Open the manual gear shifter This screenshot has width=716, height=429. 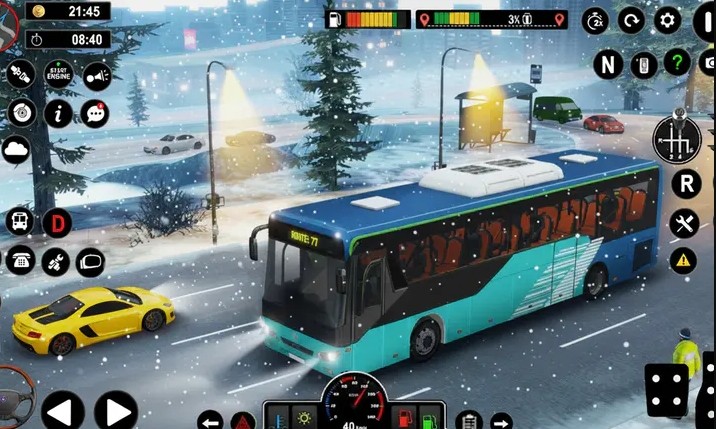pyautogui.click(x=673, y=139)
